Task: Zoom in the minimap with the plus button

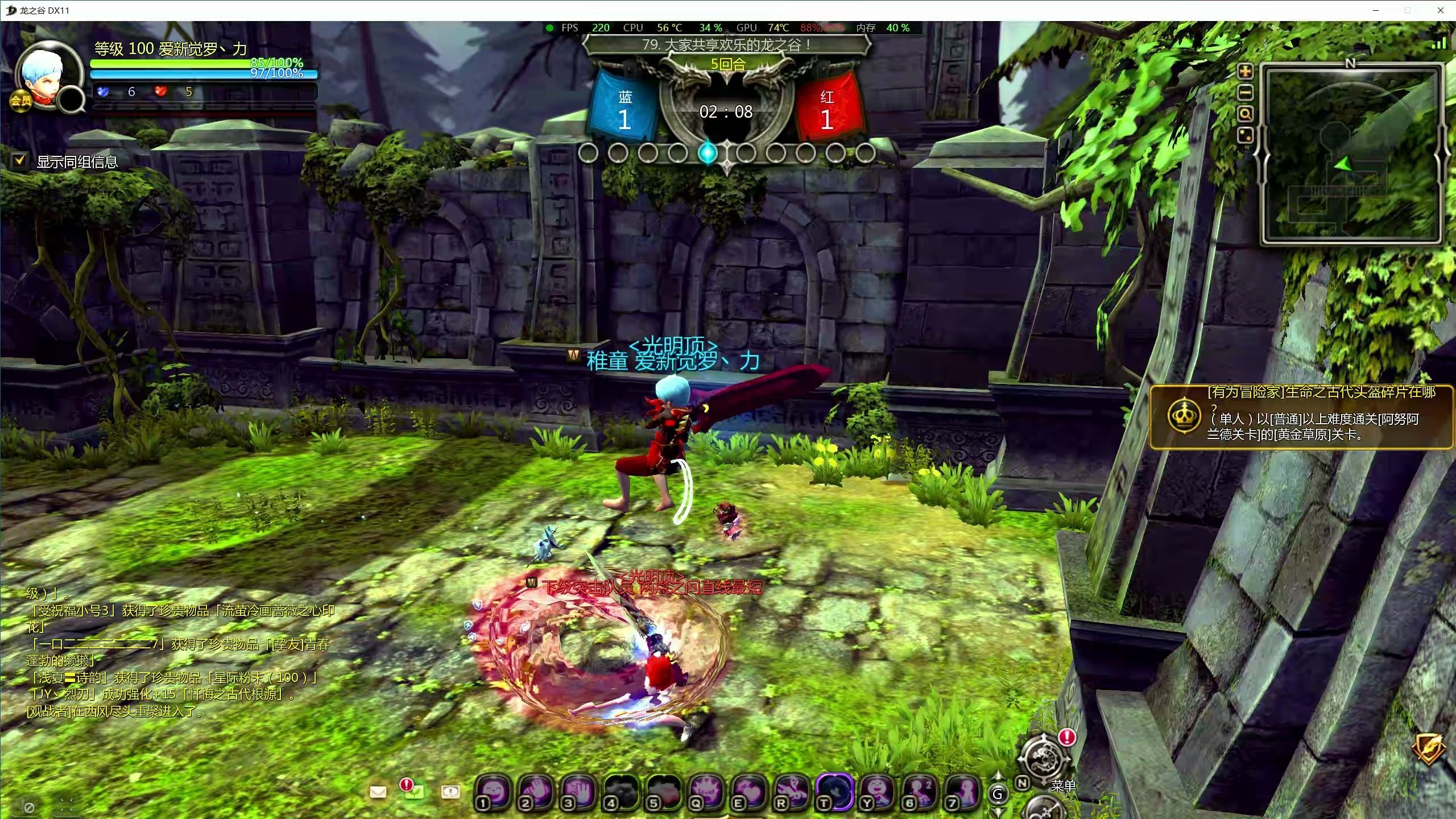Action: [1246, 71]
